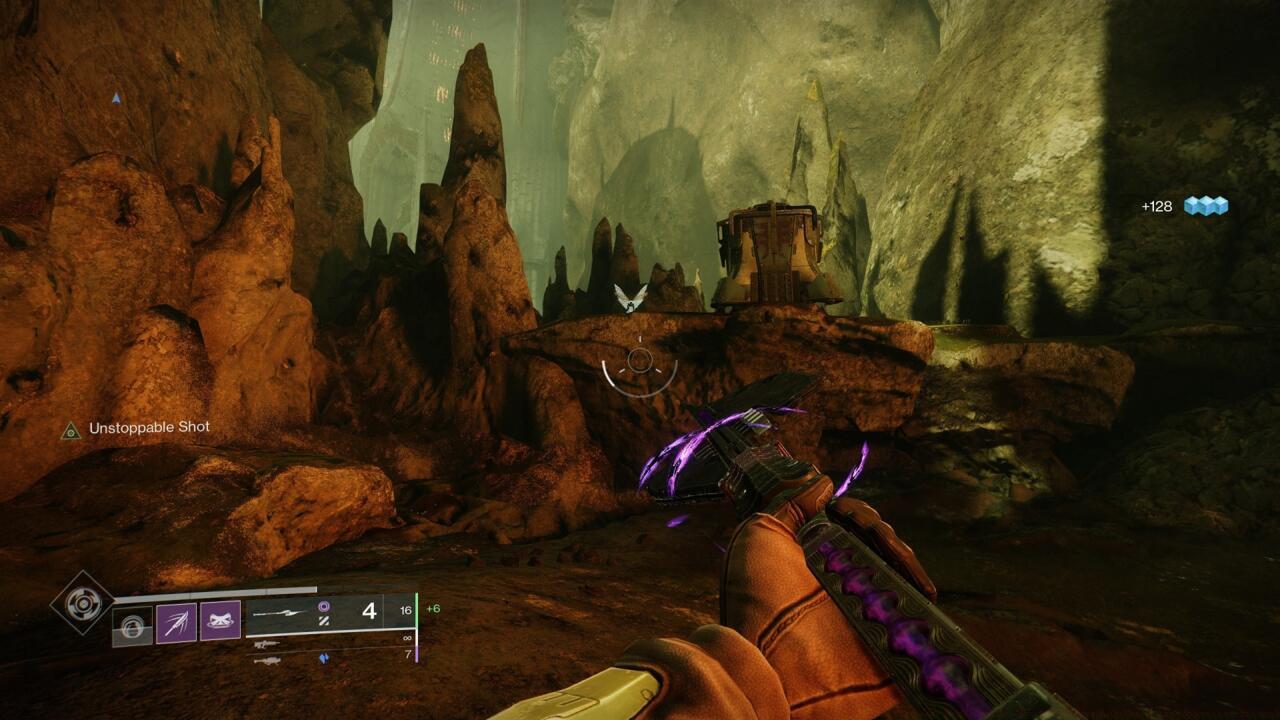Select the circular weapon perk icon near ammo

pyautogui.click(x=324, y=605)
